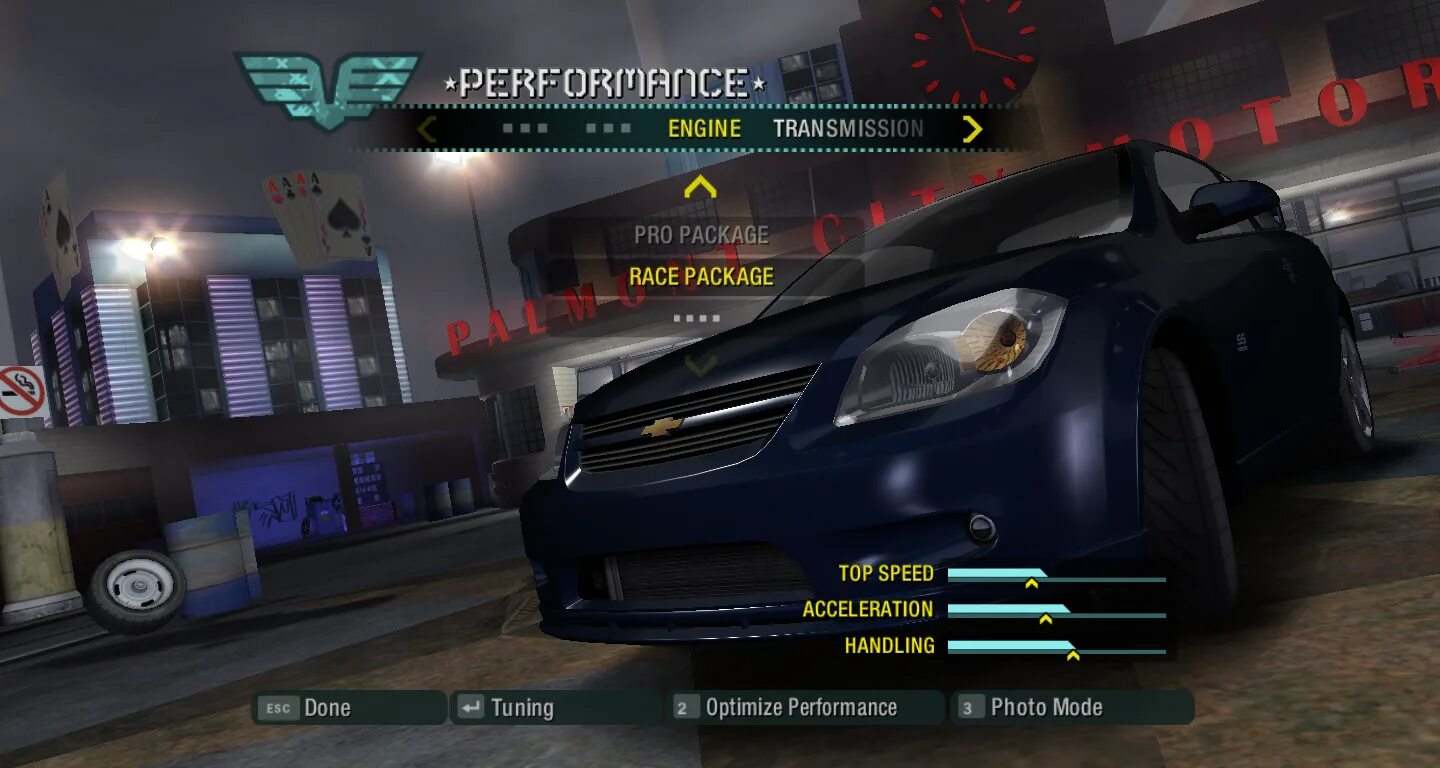The height and width of the screenshot is (768, 1440).
Task: Switch to the Transmission category
Action: (x=848, y=129)
